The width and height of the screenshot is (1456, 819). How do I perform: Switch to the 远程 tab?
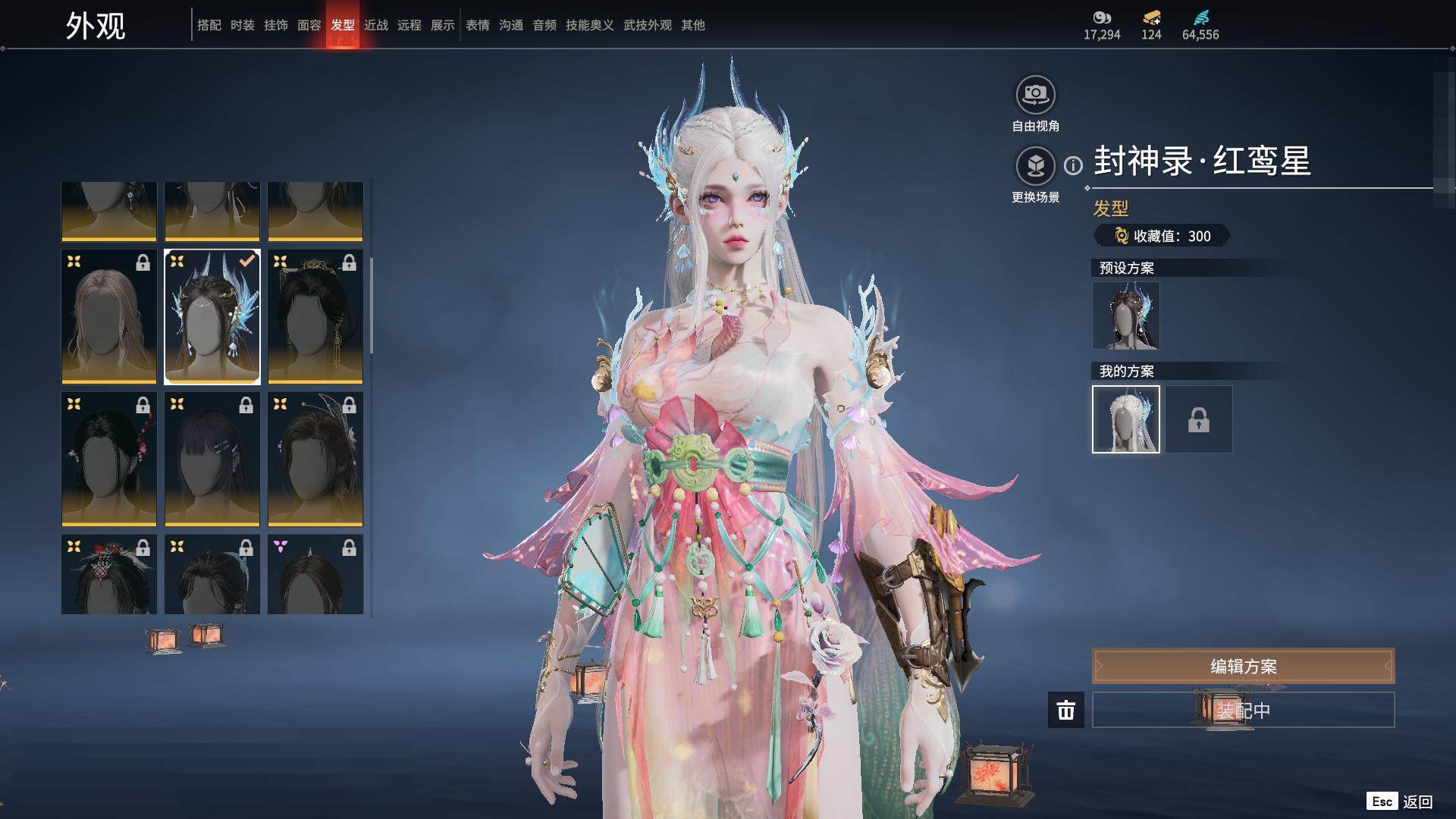click(409, 25)
